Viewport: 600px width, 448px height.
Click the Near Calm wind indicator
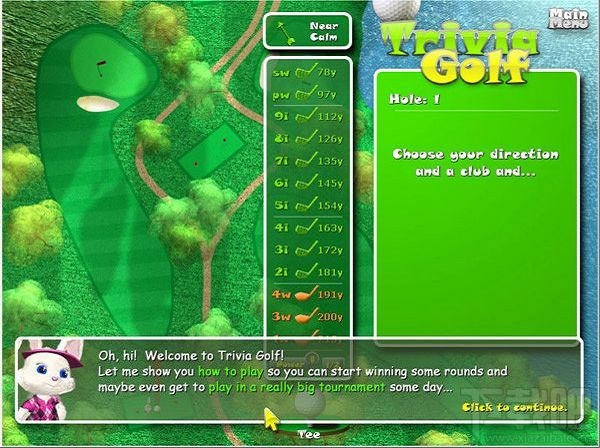(308, 30)
